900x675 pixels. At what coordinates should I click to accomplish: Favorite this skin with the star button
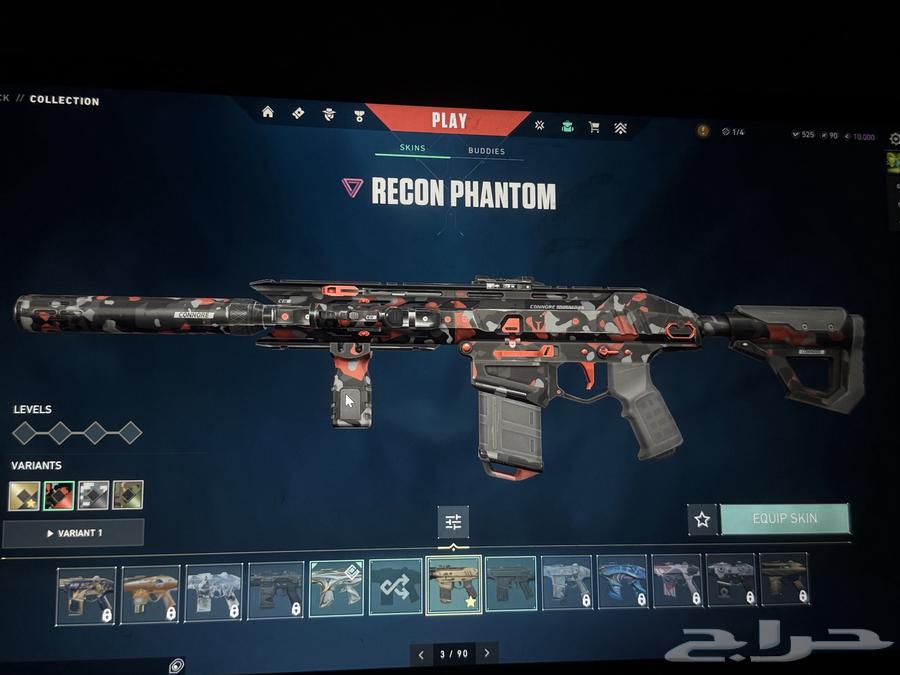coord(702,519)
